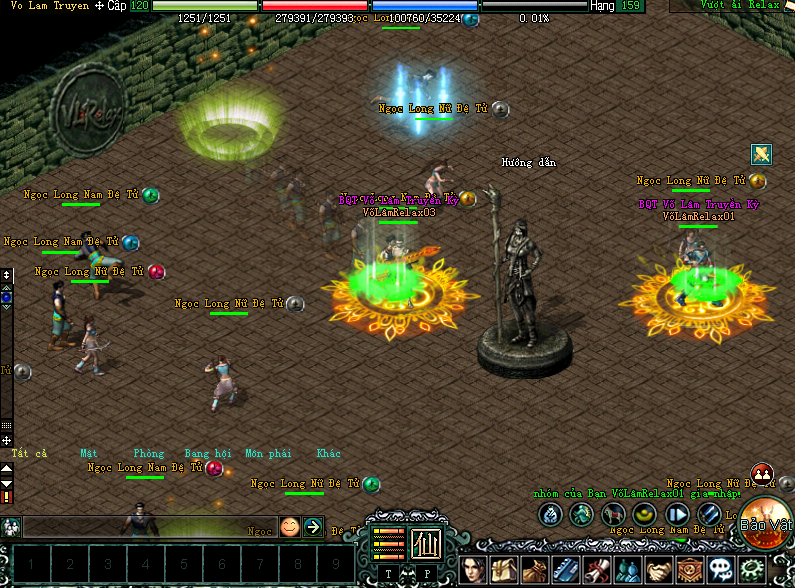795x588 pixels.
Task: Toggle the crossed-swords icon near the right edge
Action: 762,154
